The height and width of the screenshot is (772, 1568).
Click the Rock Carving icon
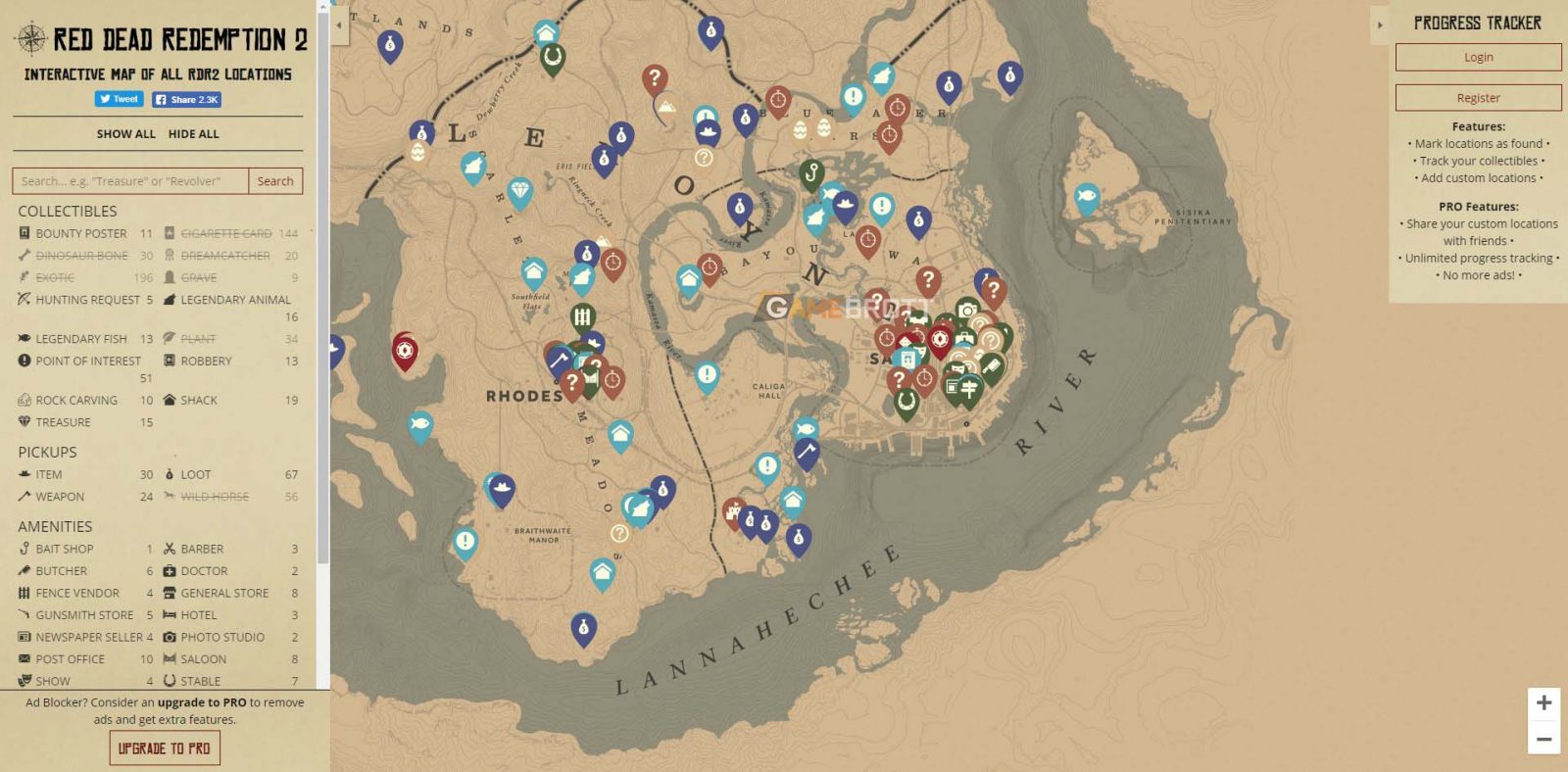click(24, 400)
